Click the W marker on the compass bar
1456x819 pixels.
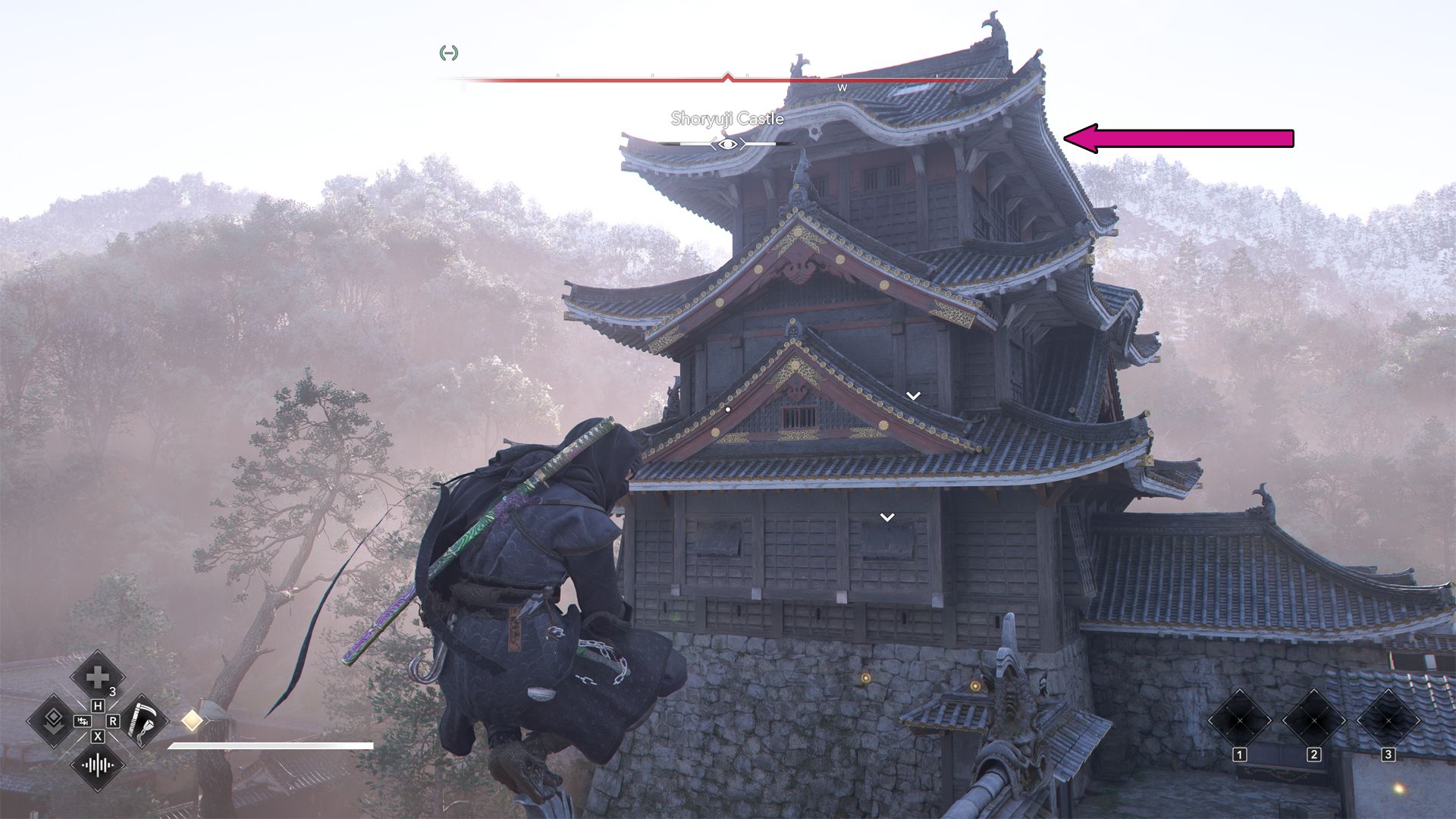(x=840, y=89)
